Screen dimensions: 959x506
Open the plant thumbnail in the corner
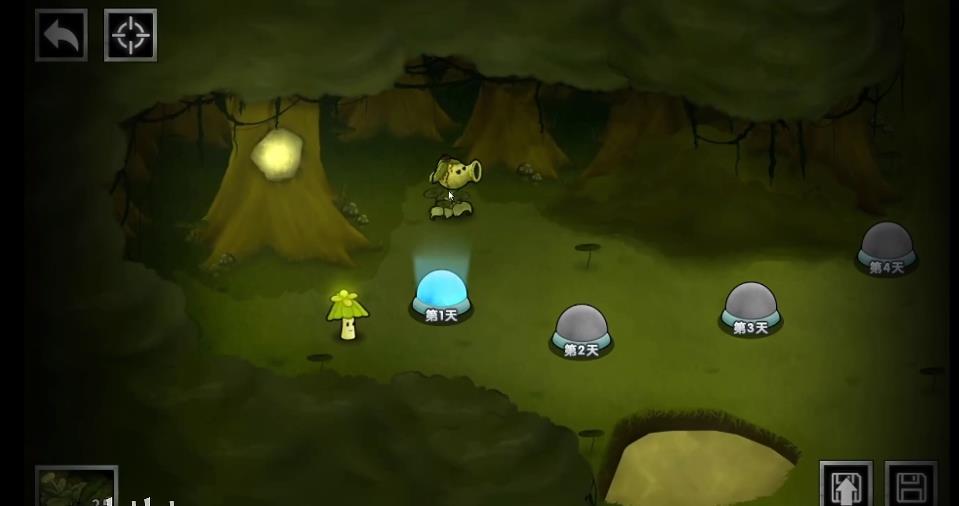click(76, 488)
